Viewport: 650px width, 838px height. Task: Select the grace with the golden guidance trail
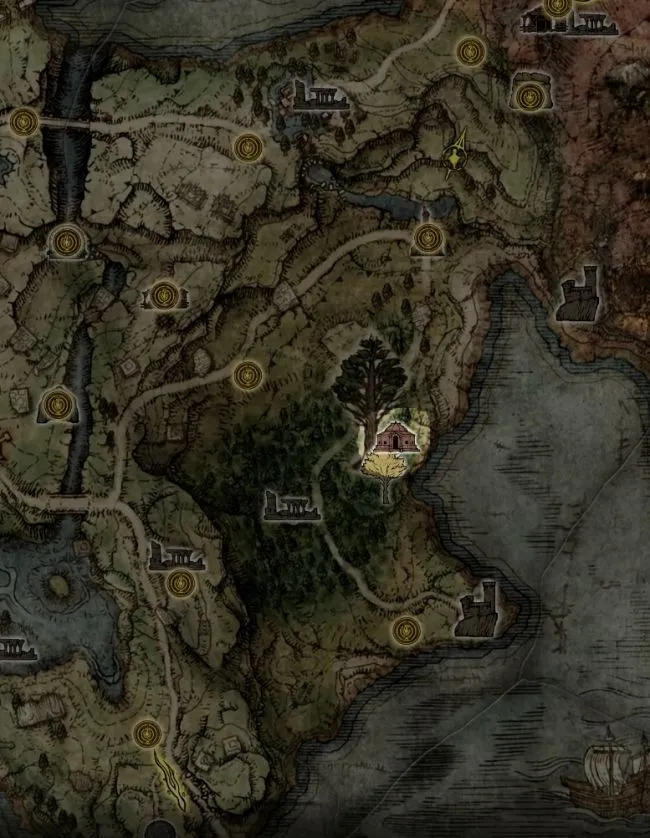(x=147, y=734)
